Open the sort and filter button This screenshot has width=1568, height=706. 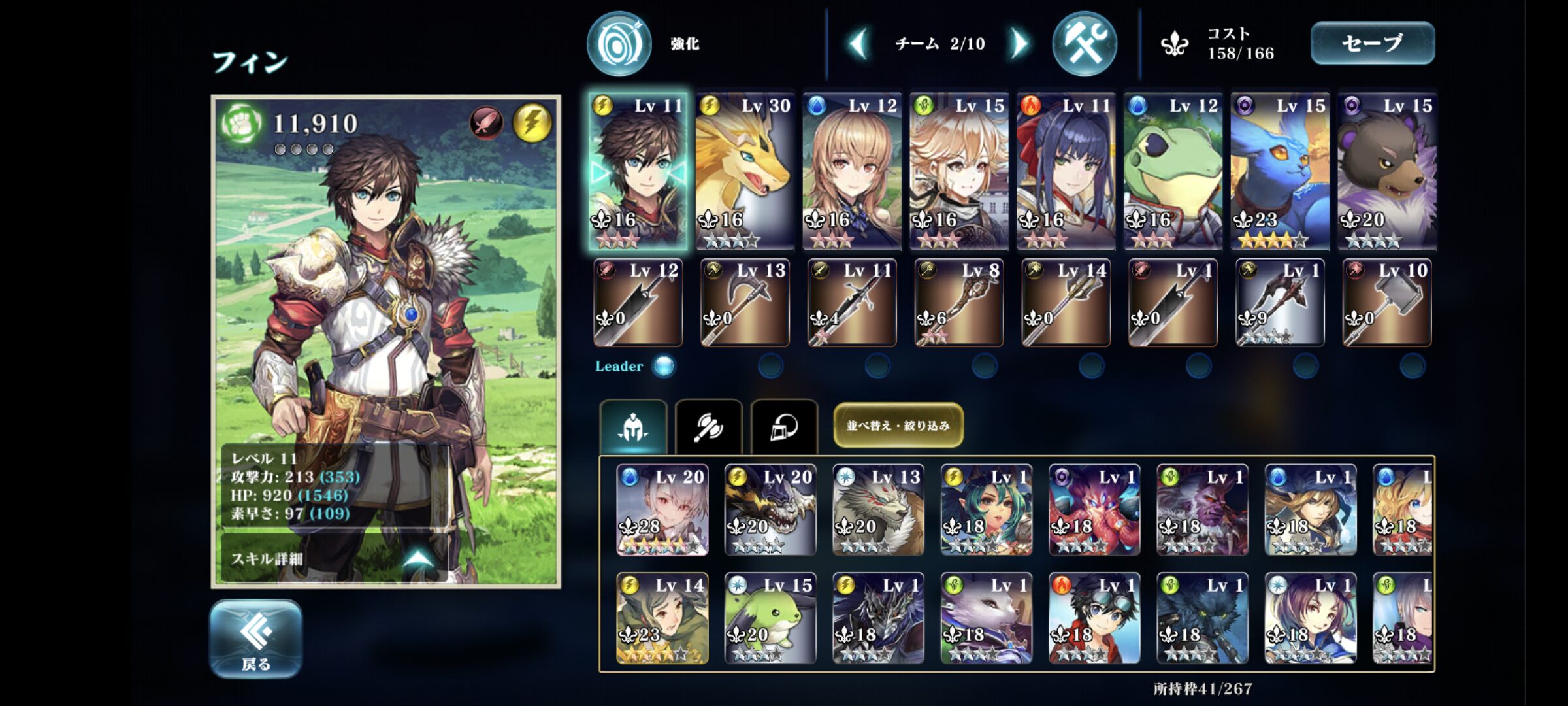pyautogui.click(x=898, y=426)
